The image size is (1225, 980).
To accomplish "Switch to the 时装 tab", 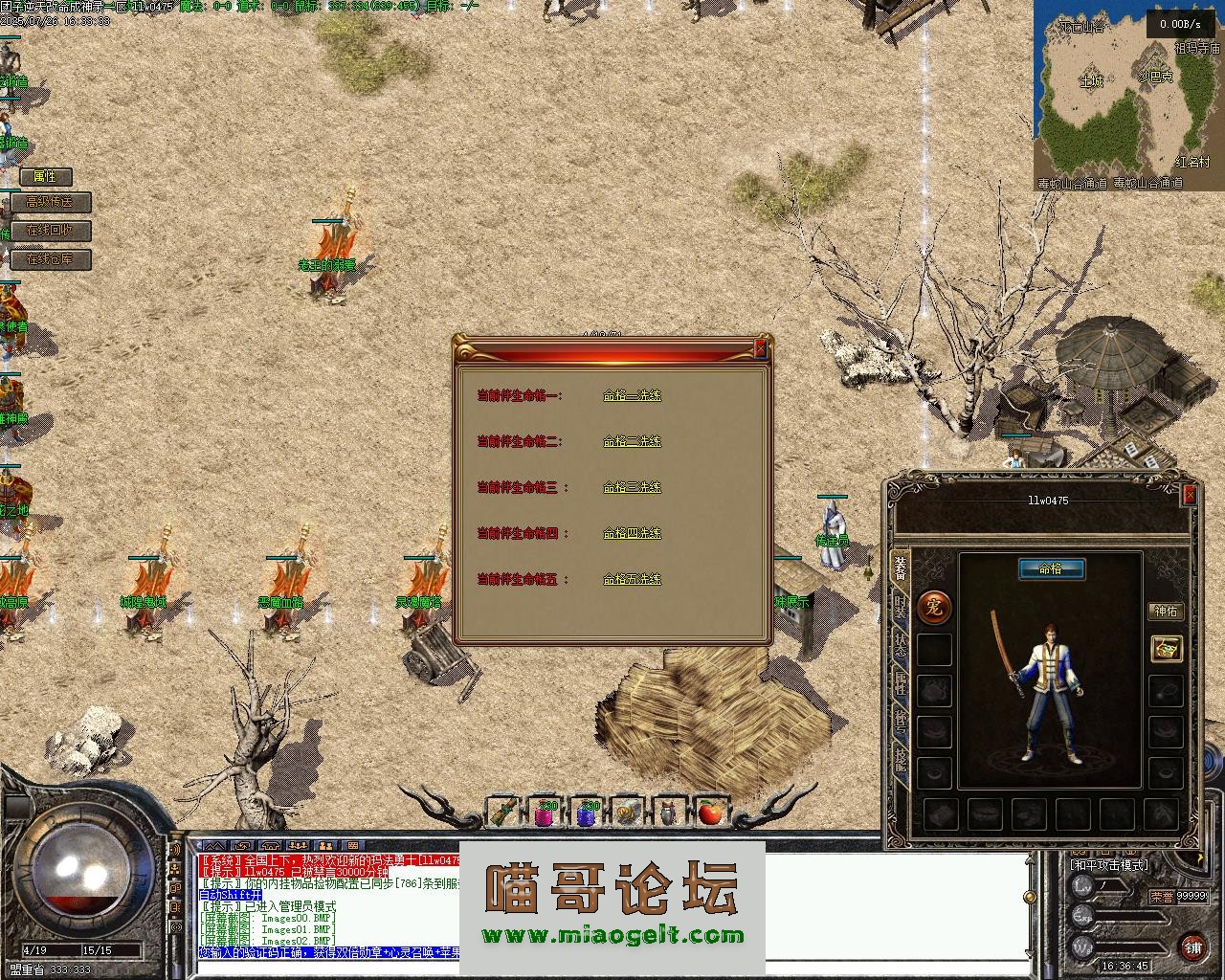I will (900, 606).
